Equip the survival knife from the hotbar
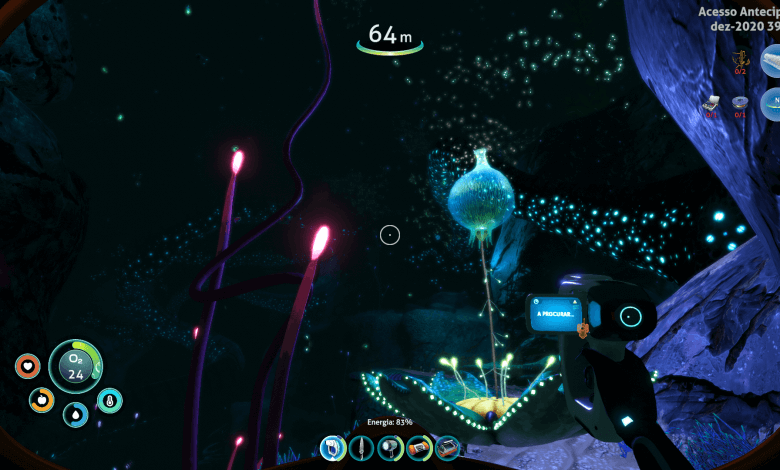The height and width of the screenshot is (470, 780). (361, 448)
